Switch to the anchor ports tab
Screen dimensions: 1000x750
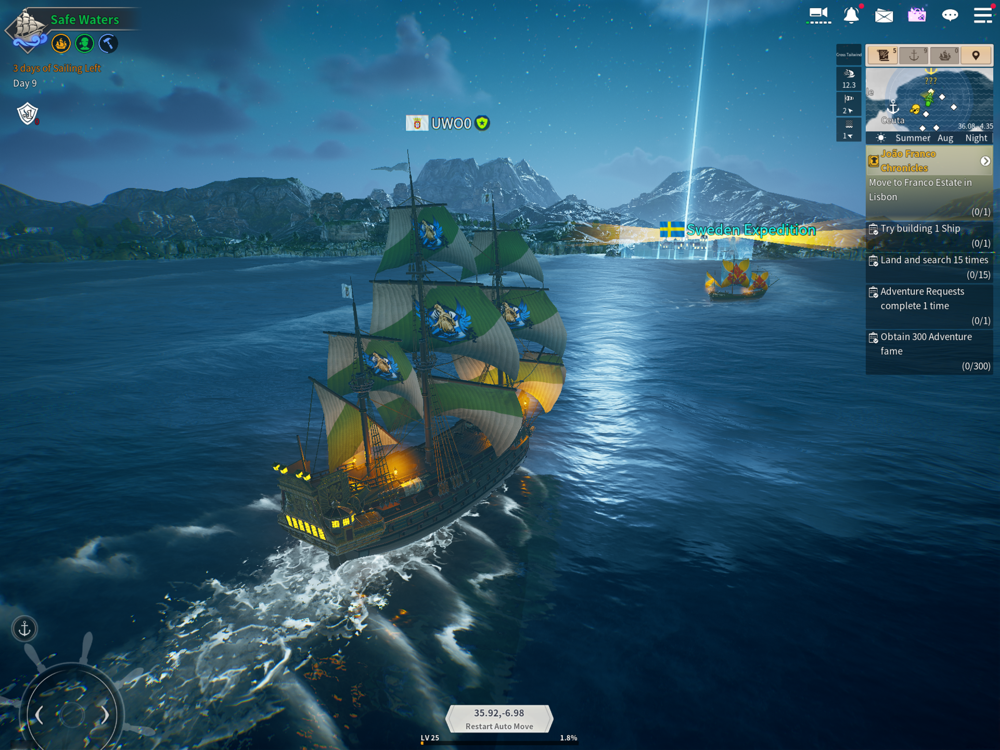pyautogui.click(x=912, y=56)
